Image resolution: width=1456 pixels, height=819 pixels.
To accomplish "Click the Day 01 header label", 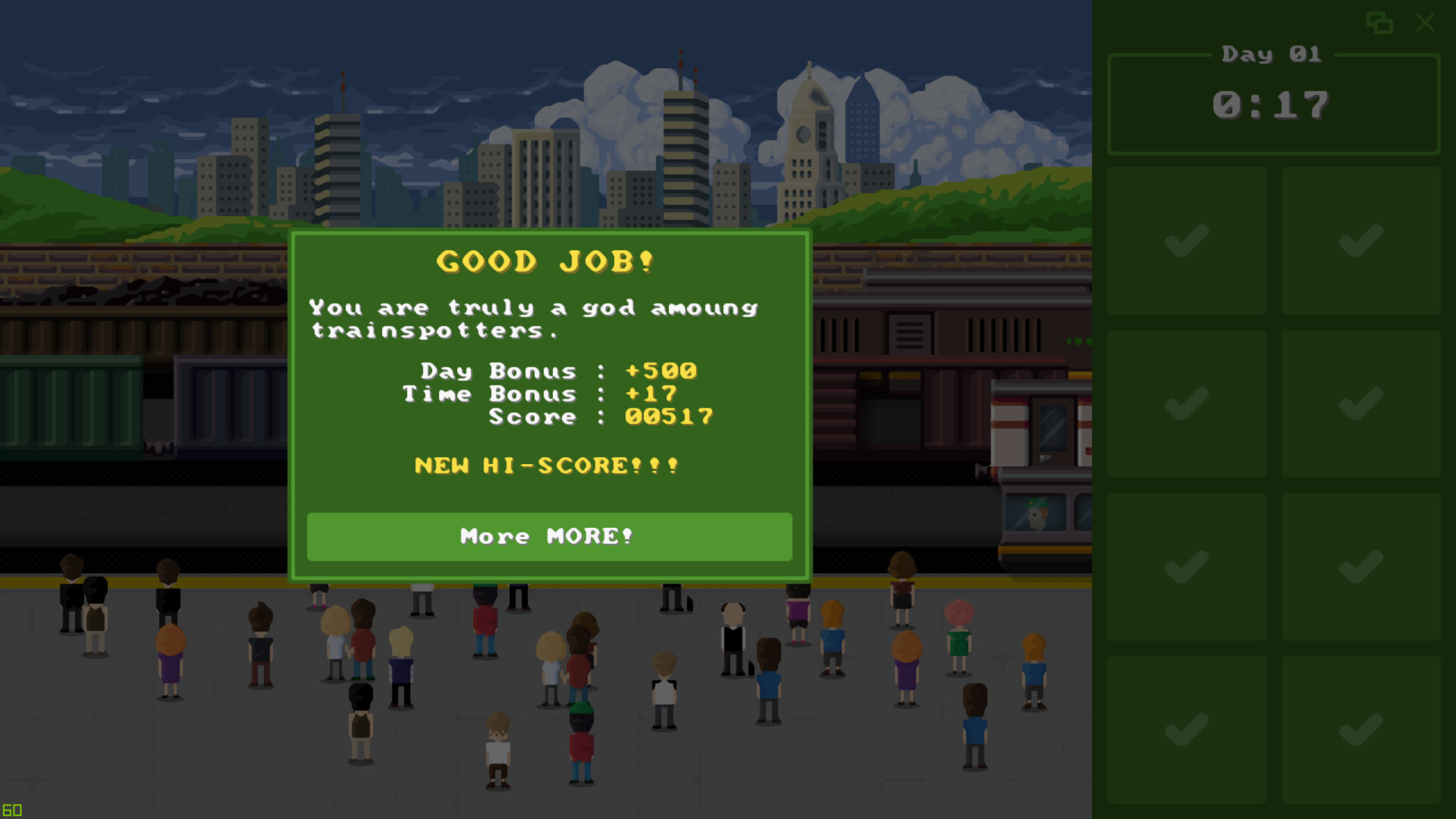I will click(x=1271, y=53).
